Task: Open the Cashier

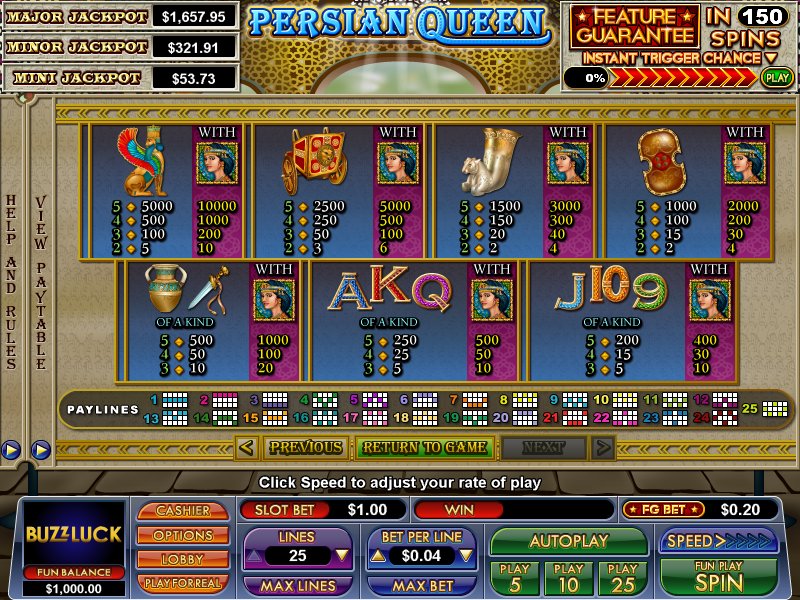Action: [182, 511]
